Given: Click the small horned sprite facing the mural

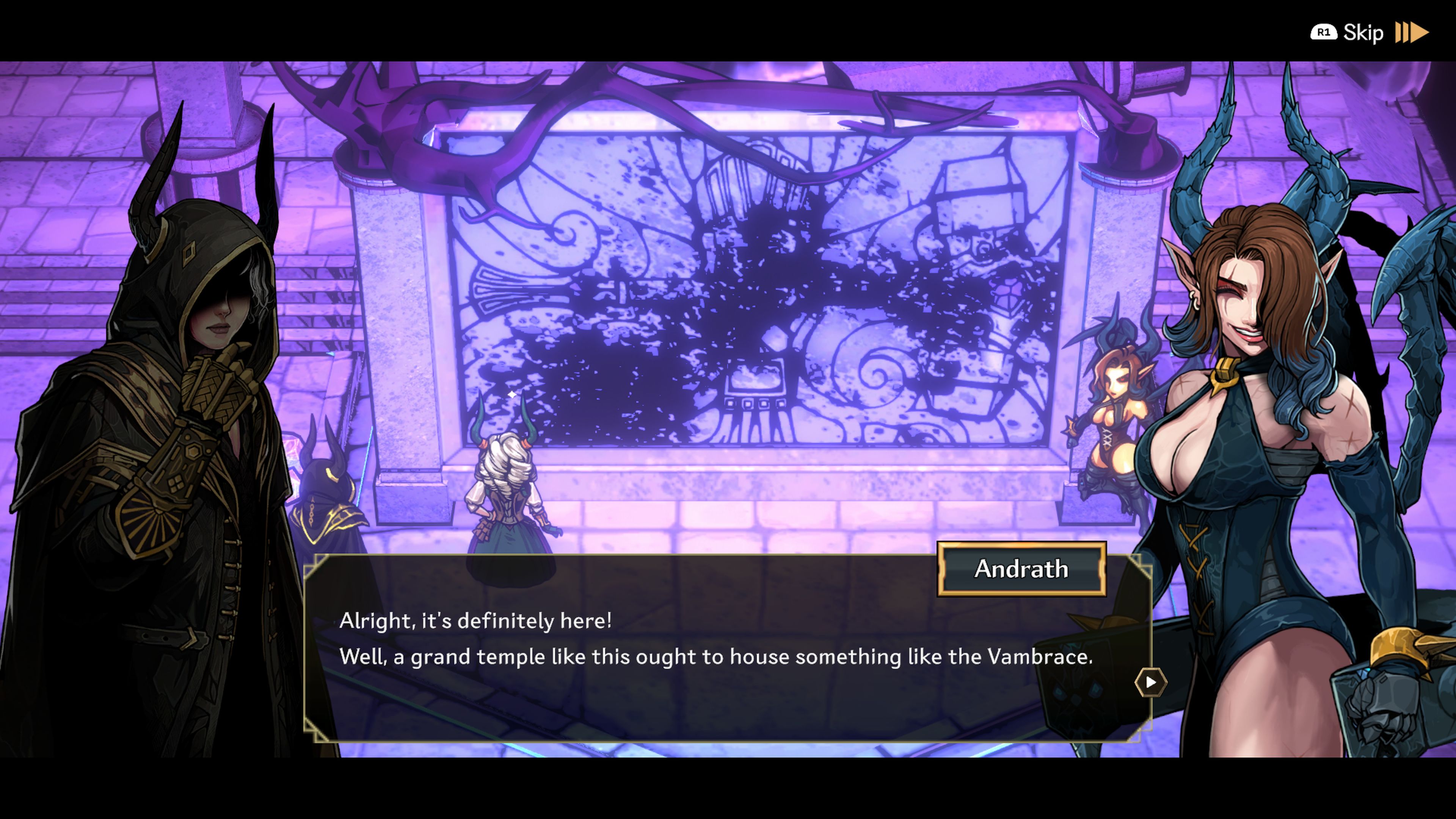Looking at the screenshot, I should coord(509,497).
